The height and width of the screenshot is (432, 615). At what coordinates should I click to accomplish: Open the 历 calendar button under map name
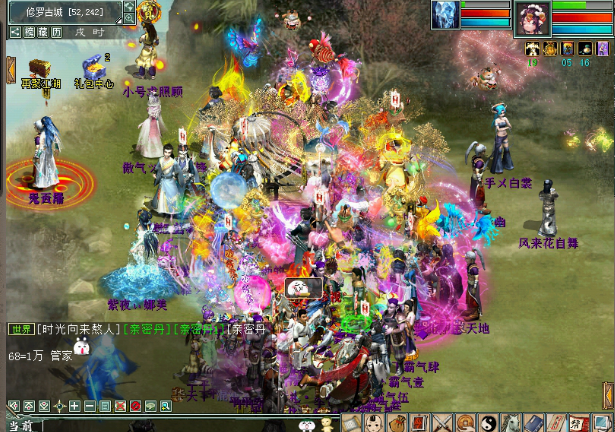(x=57, y=33)
